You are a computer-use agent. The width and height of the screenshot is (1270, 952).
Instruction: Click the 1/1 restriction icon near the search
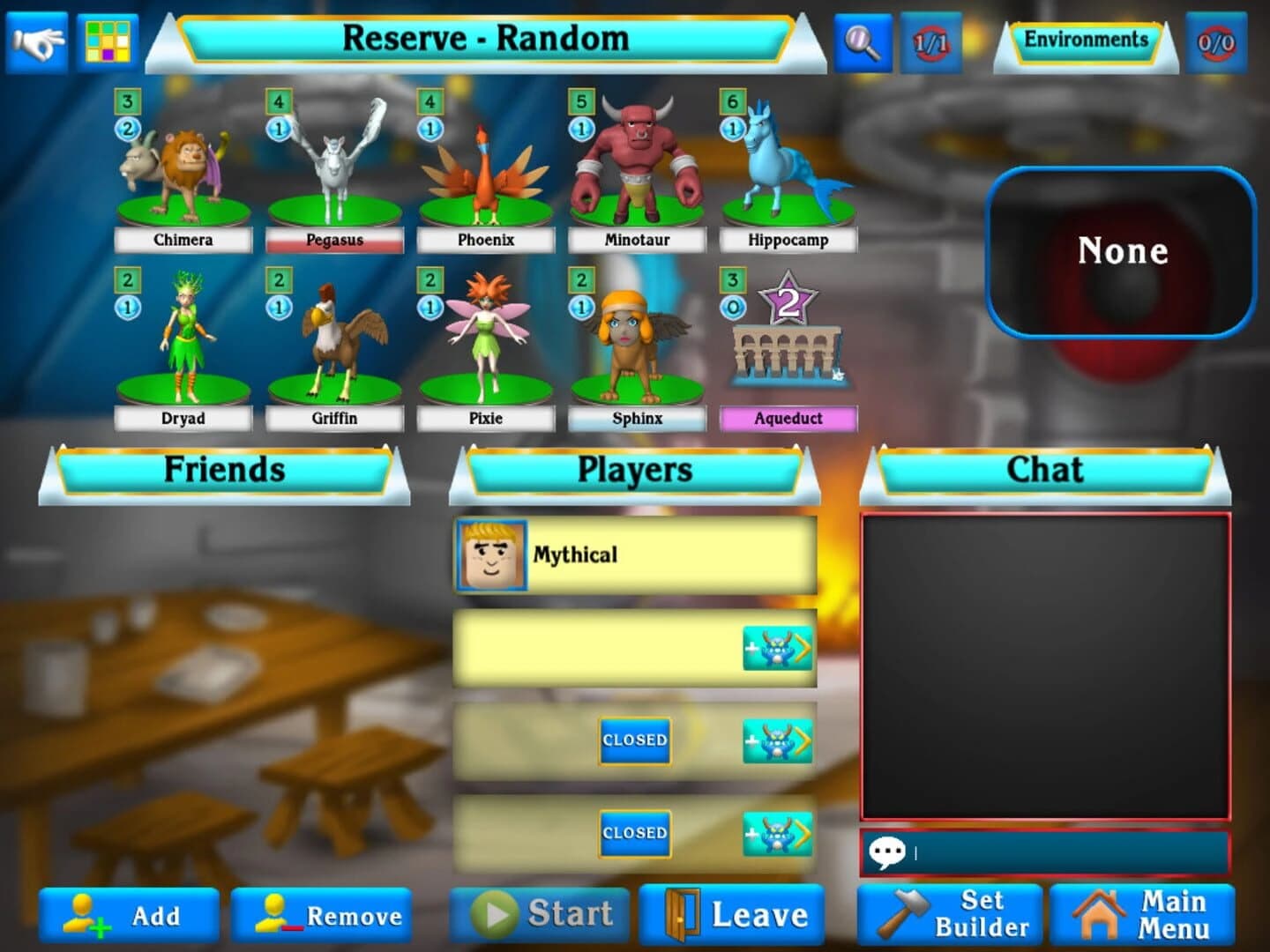(x=931, y=41)
